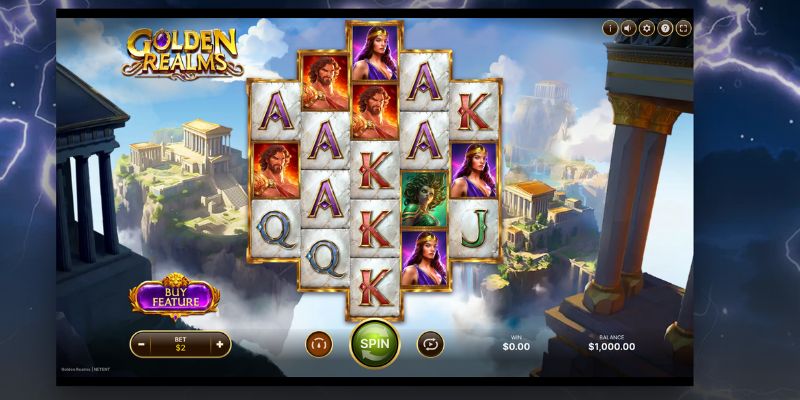The height and width of the screenshot is (400, 800).
Task: Open the Buy Feature offer
Action: (x=173, y=296)
